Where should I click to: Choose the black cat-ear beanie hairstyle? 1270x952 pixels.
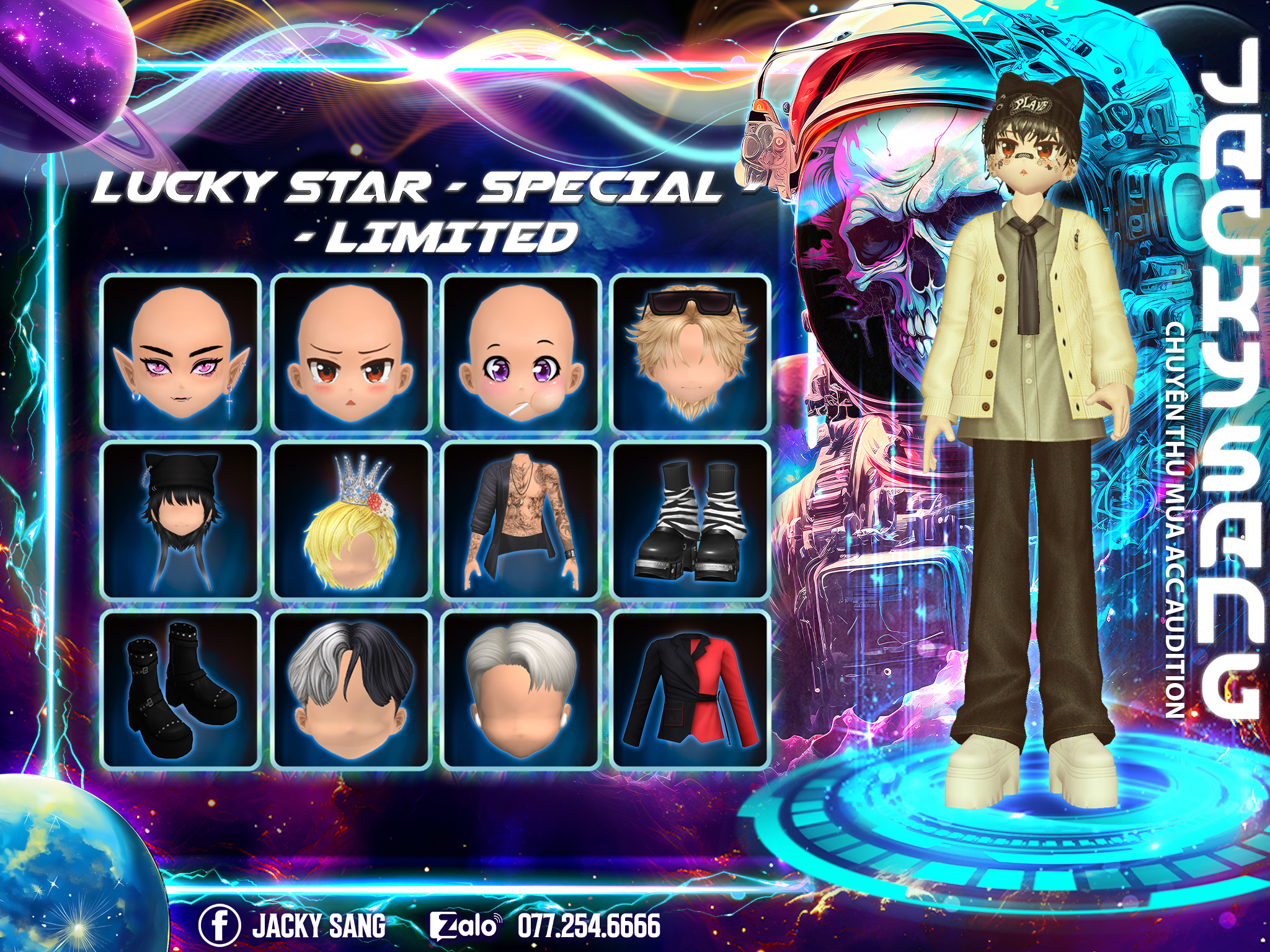pyautogui.click(x=180, y=522)
